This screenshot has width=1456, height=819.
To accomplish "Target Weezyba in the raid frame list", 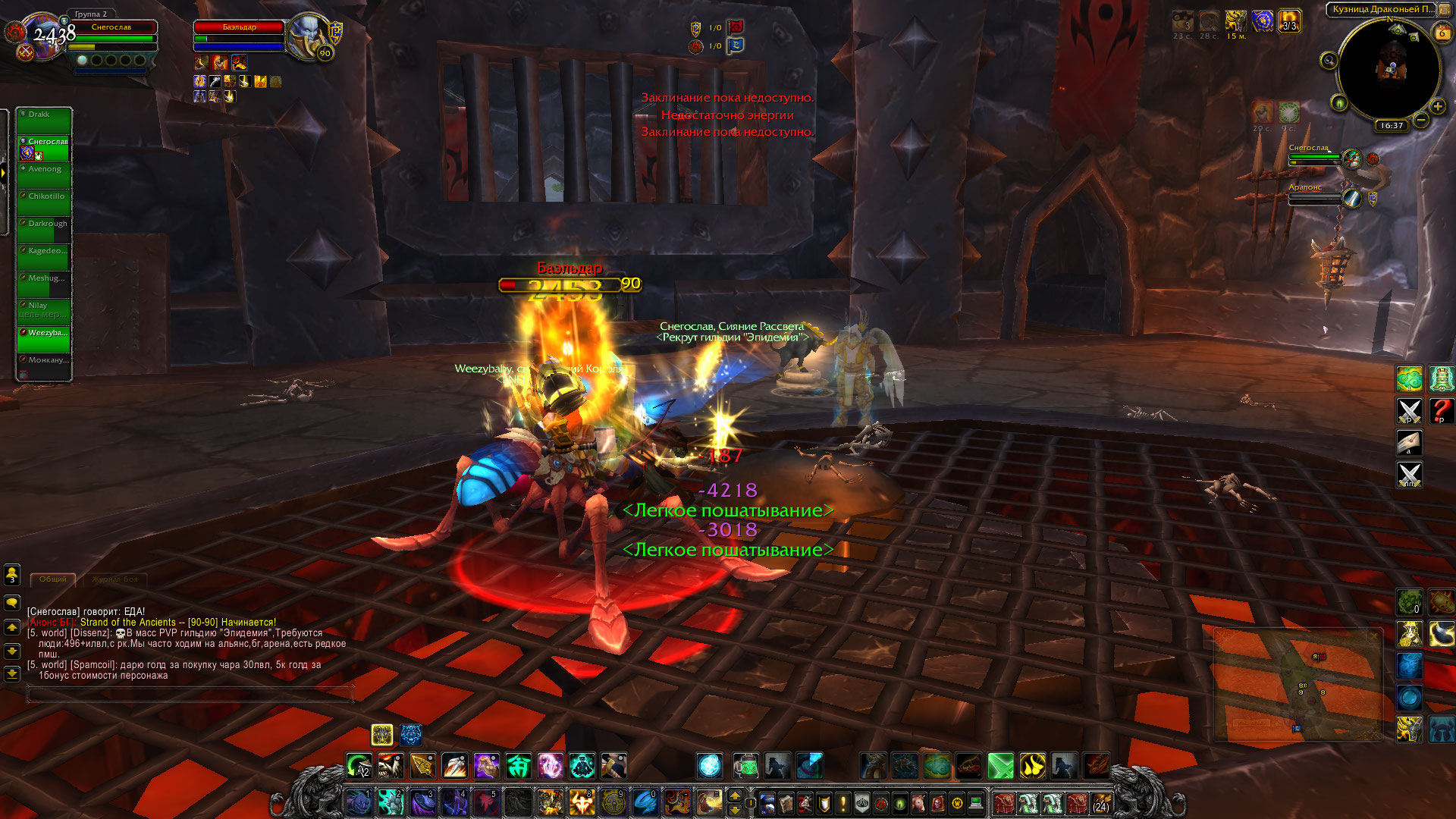I will tap(44, 338).
